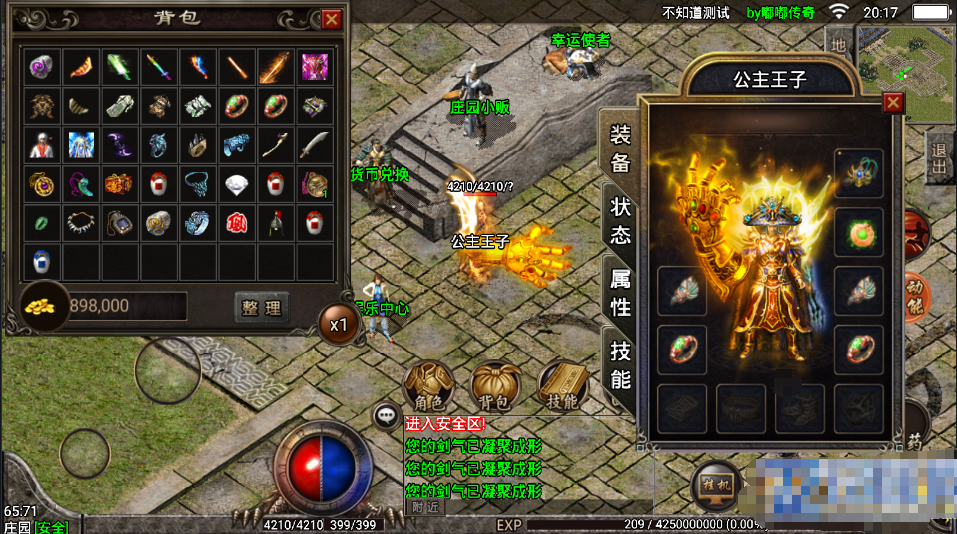Select the orange gift box item
The image size is (957, 534).
[x=120, y=184]
